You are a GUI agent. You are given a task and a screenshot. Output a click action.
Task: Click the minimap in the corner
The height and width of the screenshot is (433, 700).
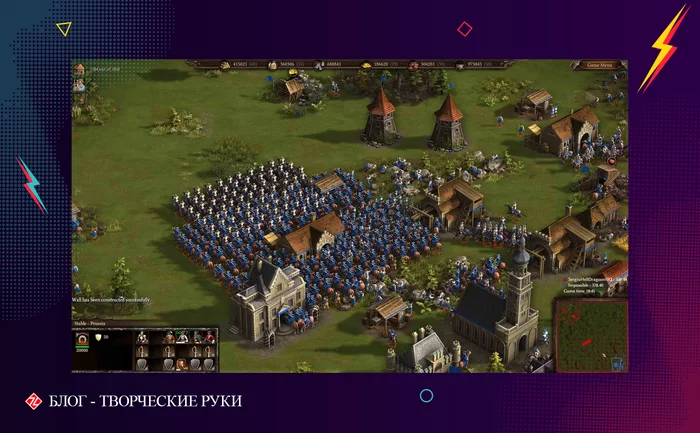coord(590,334)
